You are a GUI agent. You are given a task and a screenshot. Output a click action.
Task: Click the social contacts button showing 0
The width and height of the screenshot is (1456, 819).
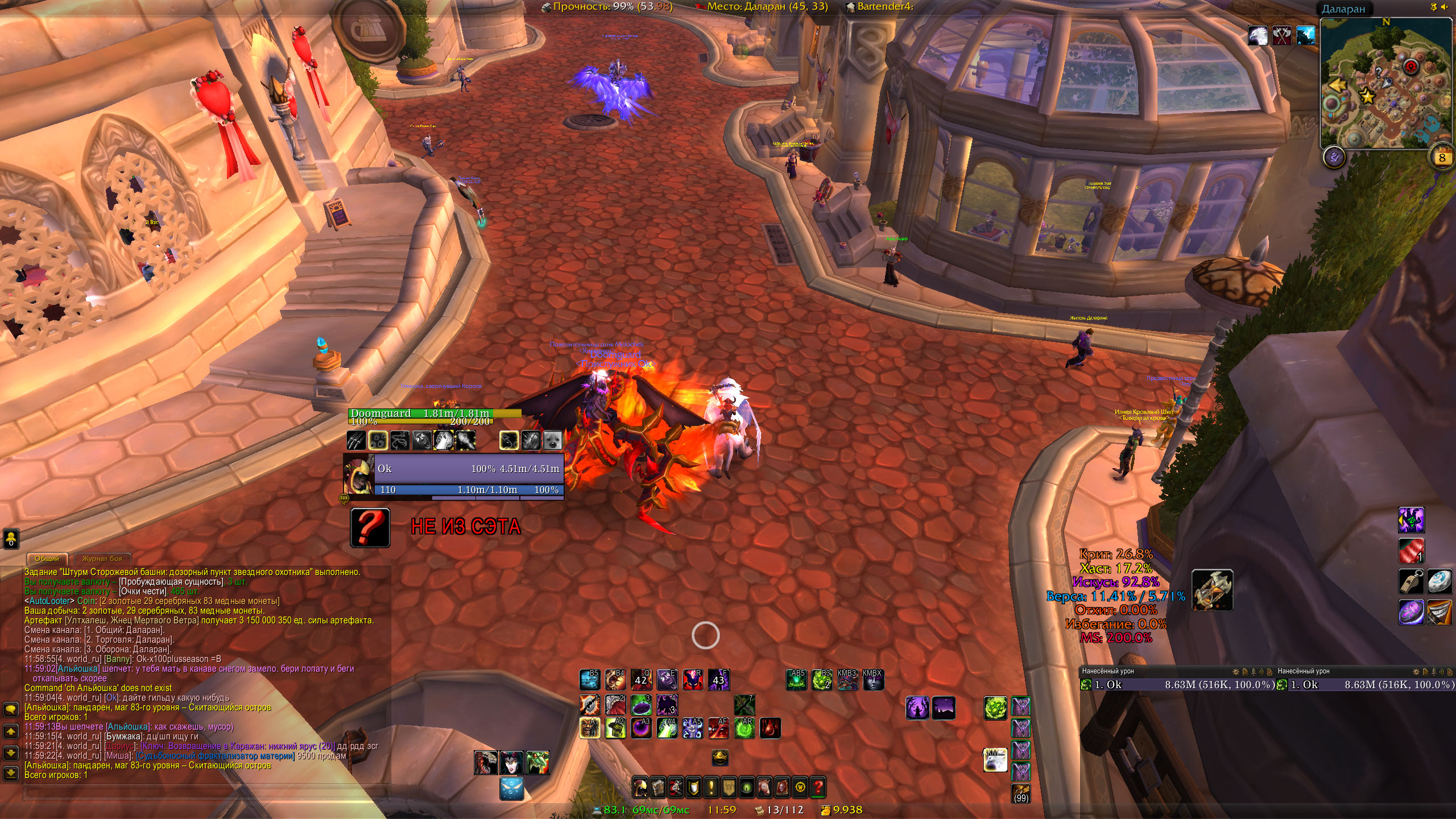(11, 539)
